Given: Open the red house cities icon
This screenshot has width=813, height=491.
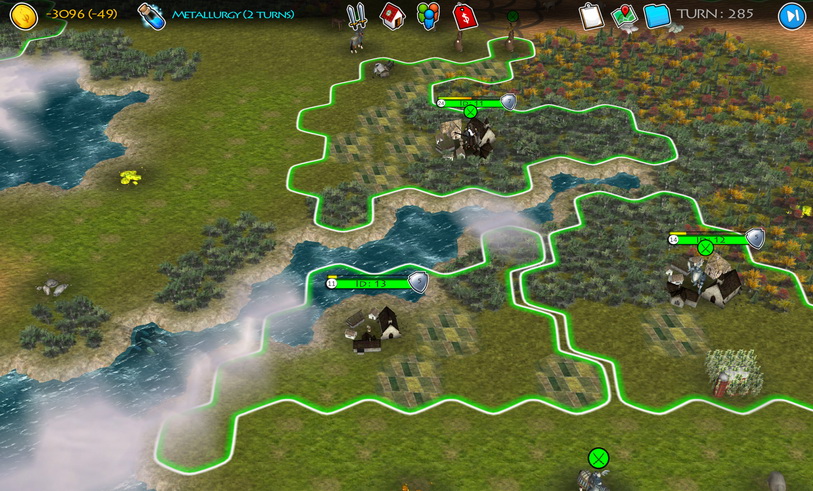Looking at the screenshot, I should coord(392,16).
